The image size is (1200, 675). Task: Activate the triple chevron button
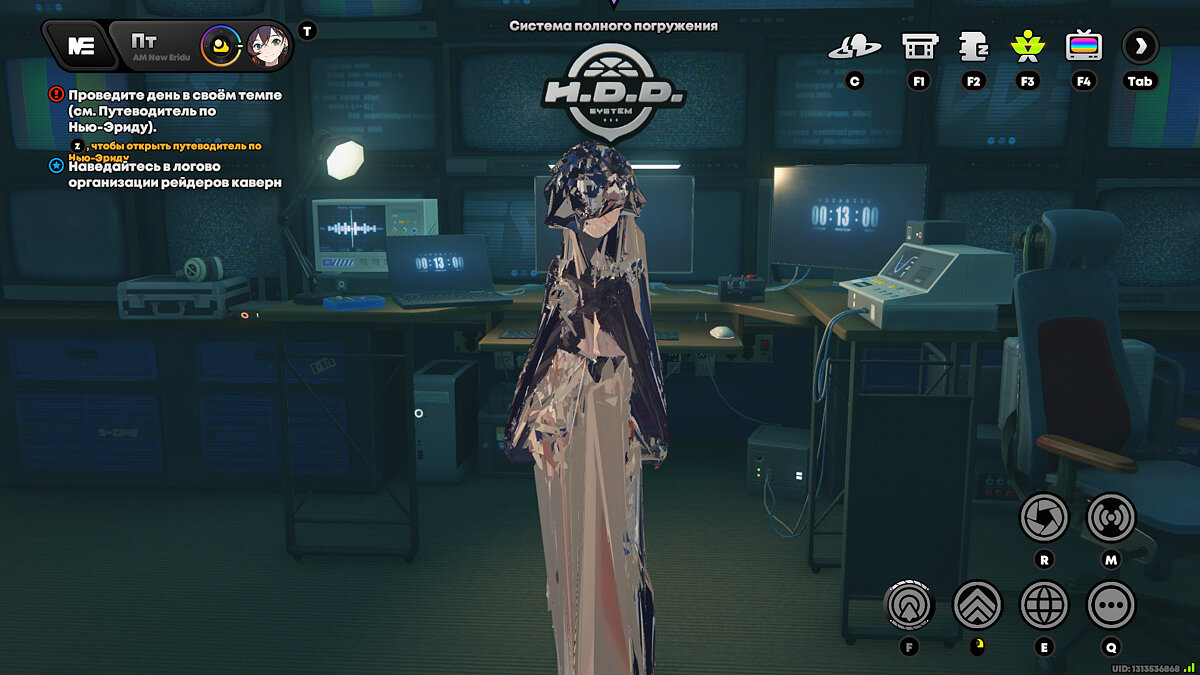977,604
